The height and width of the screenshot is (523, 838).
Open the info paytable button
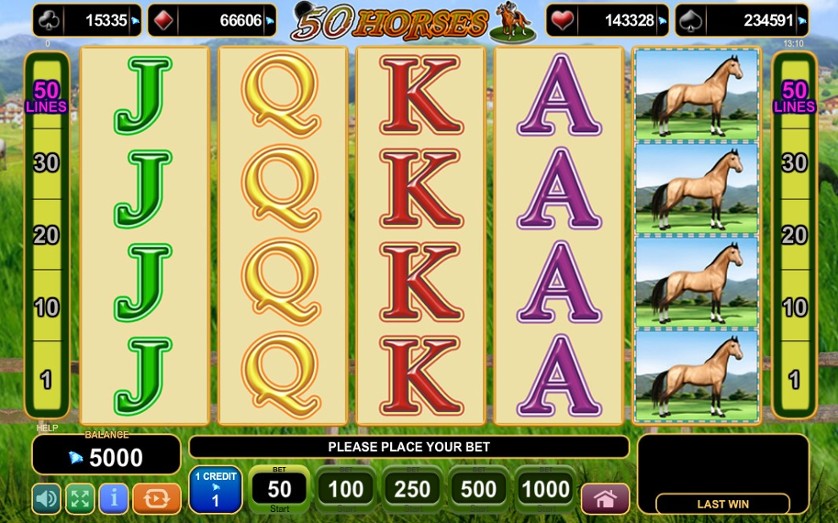(x=113, y=497)
